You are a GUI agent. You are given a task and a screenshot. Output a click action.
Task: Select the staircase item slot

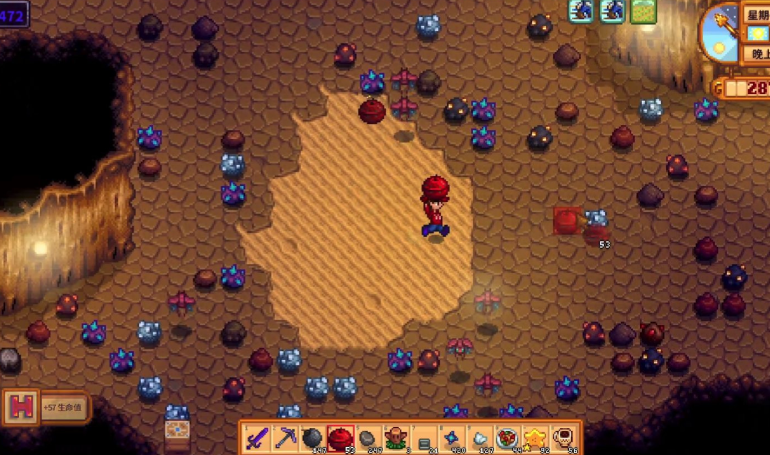coord(425,439)
